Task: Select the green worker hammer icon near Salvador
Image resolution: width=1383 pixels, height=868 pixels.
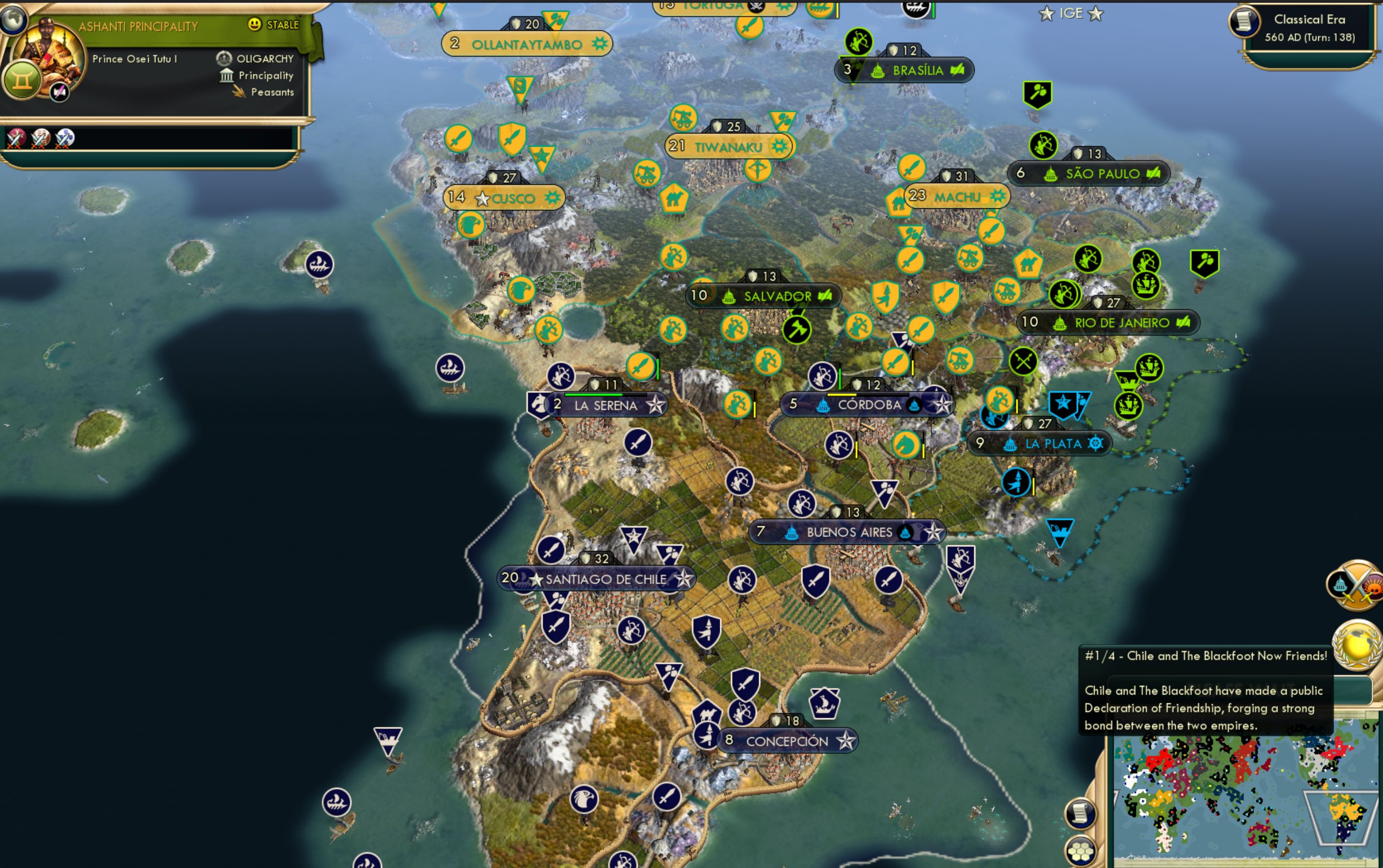Action: click(x=798, y=329)
